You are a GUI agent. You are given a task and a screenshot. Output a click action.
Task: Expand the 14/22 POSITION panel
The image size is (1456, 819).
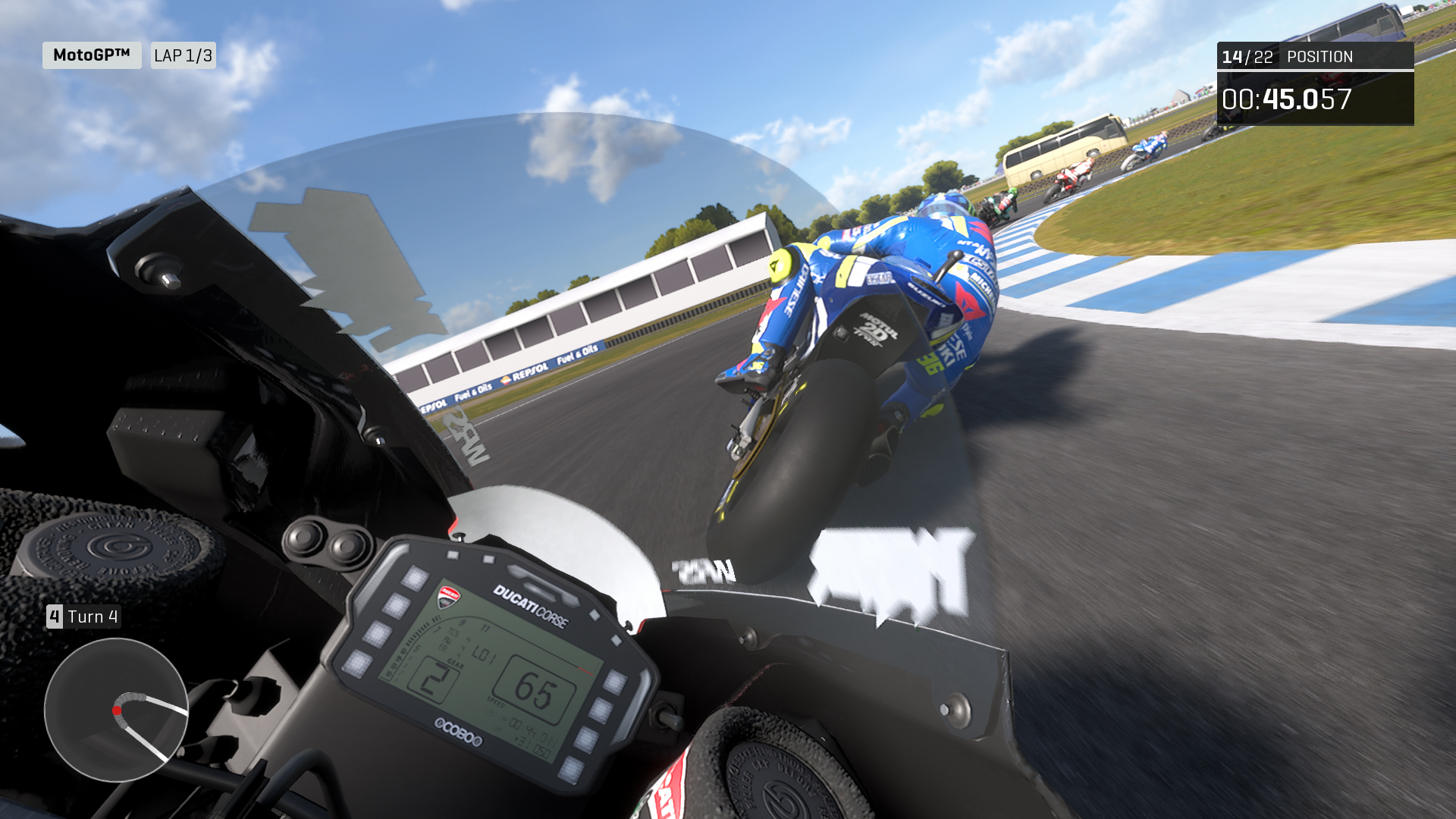coord(1316,57)
